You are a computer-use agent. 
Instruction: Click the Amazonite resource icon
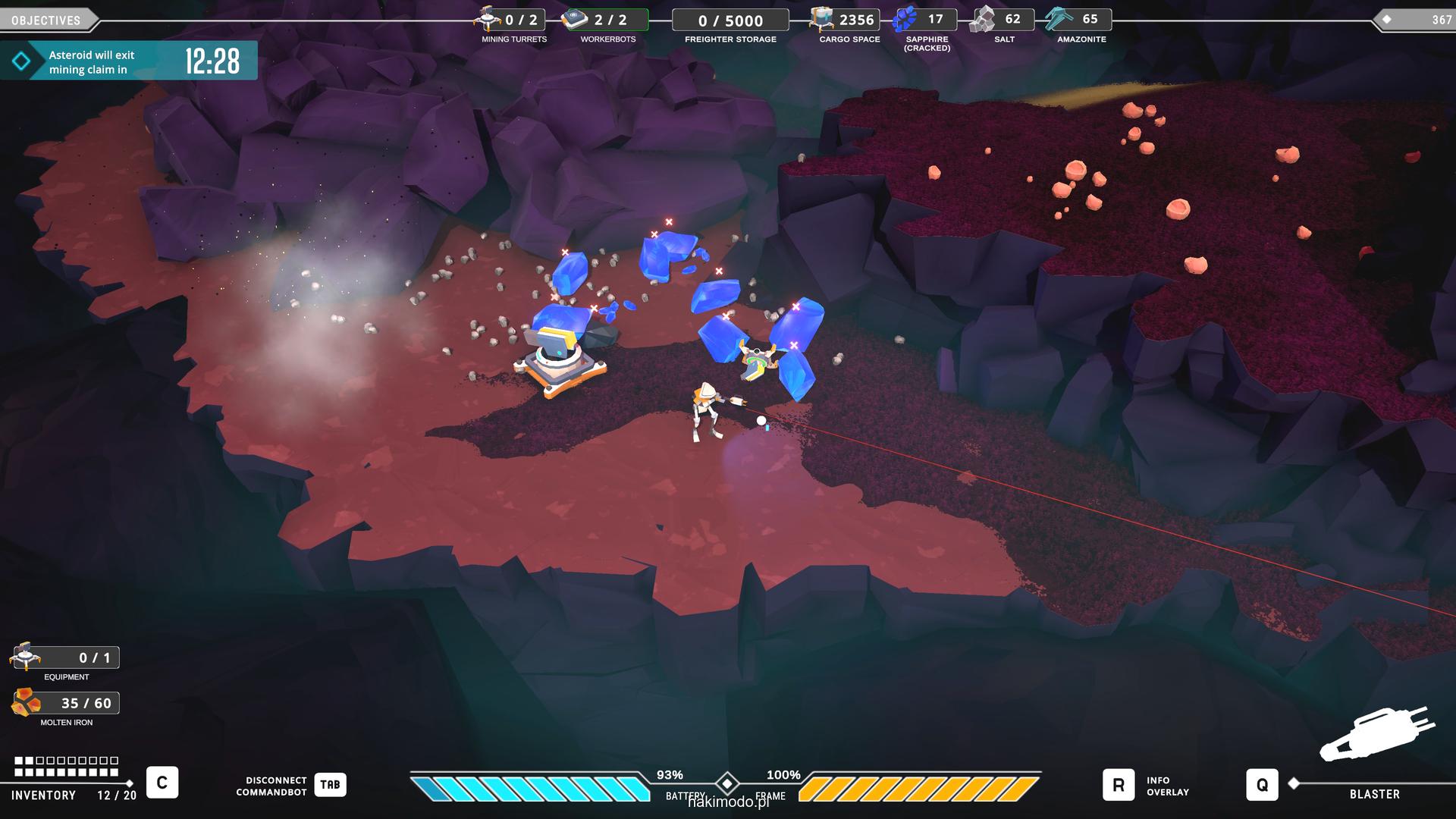(1059, 19)
